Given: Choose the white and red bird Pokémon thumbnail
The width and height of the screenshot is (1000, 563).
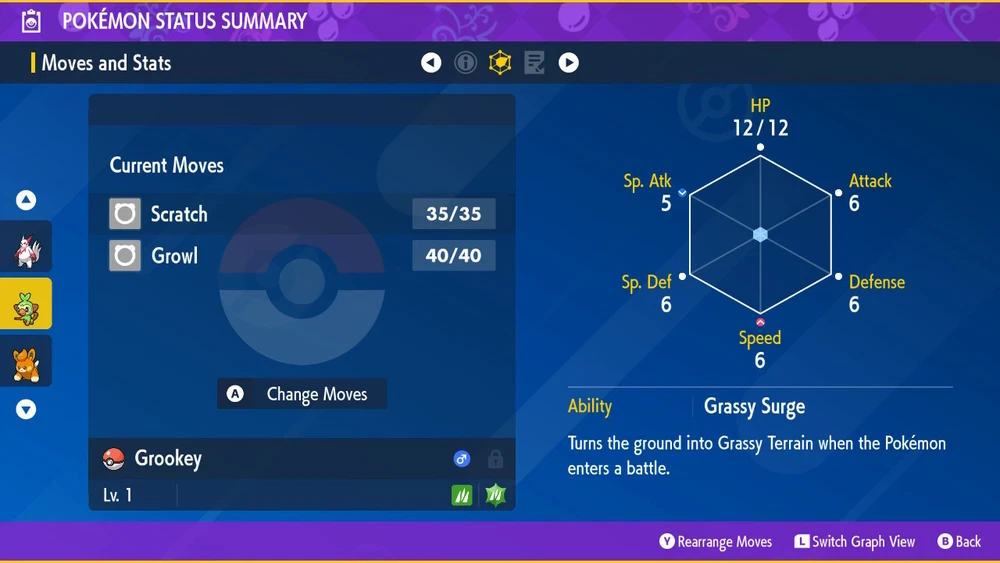Looking at the screenshot, I should [26, 248].
